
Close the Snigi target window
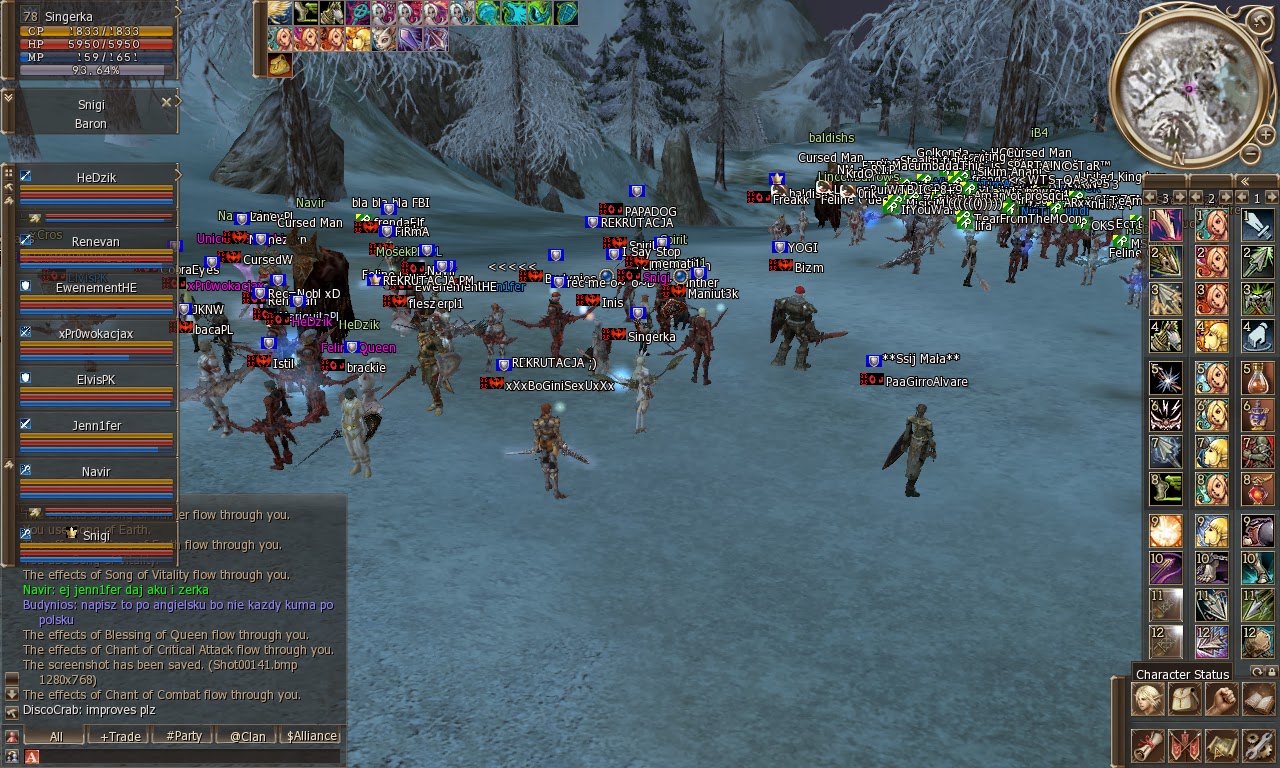point(166,101)
